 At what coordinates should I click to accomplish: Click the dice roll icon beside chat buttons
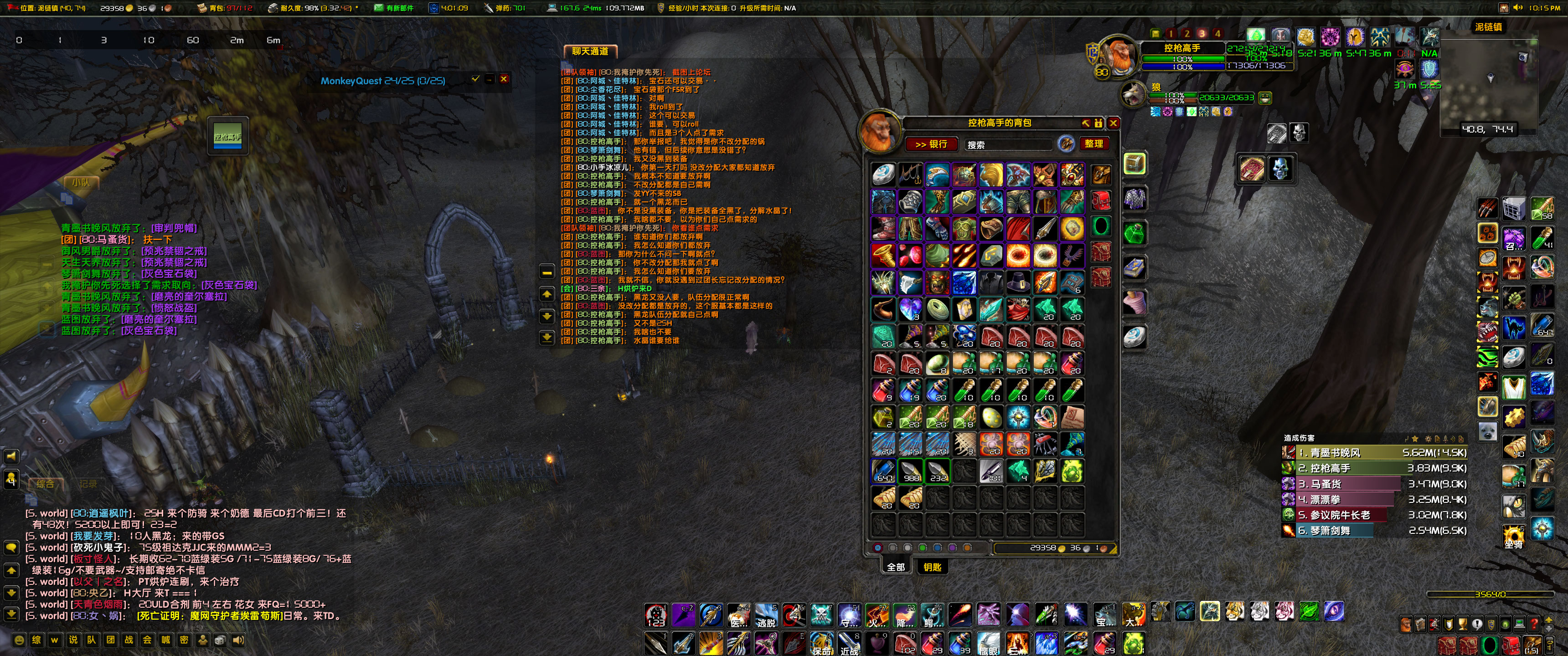pyautogui.click(x=221, y=641)
